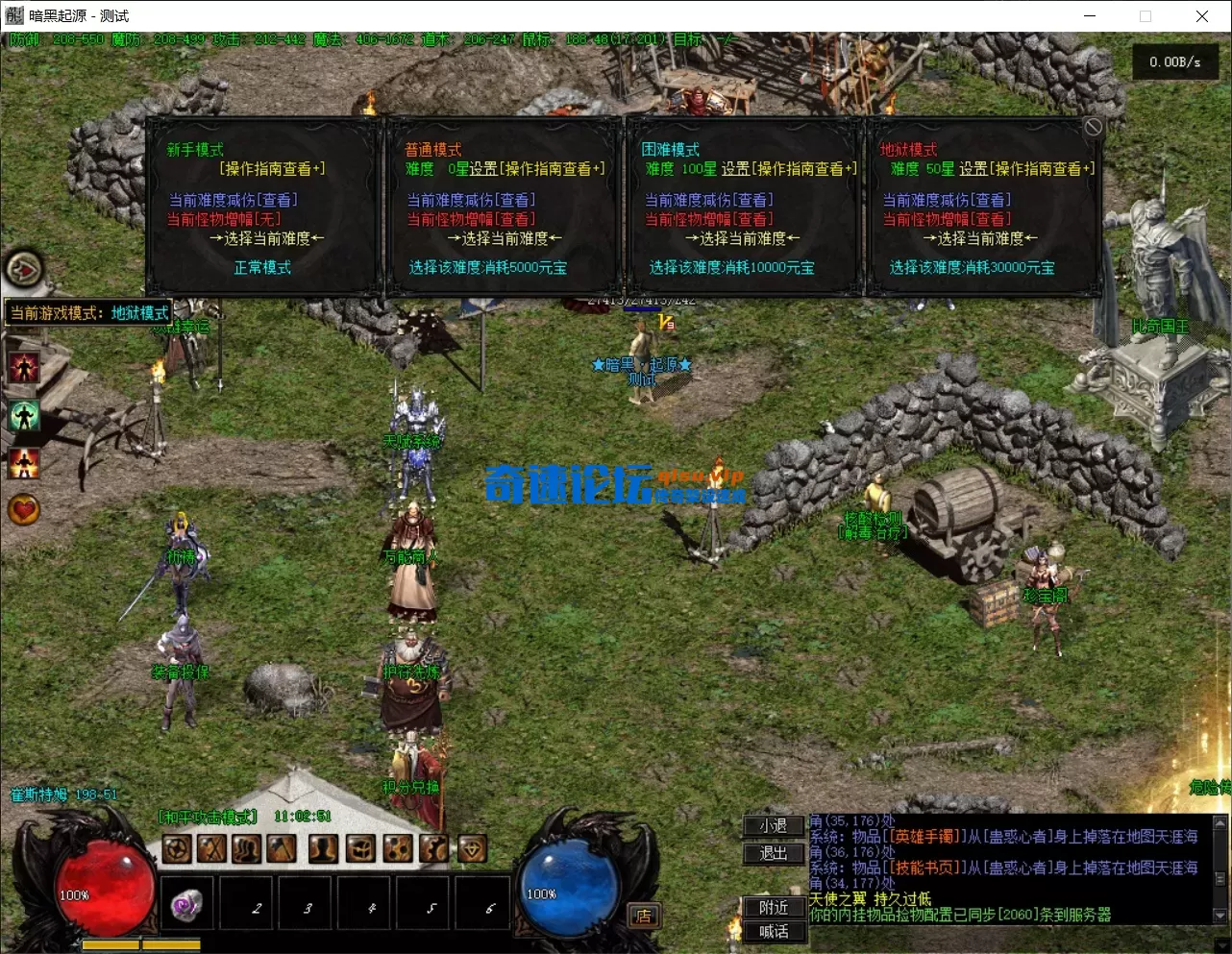Choose current difficulty in 普通模式 panel
1232x954 pixels.
pyautogui.click(x=505, y=238)
